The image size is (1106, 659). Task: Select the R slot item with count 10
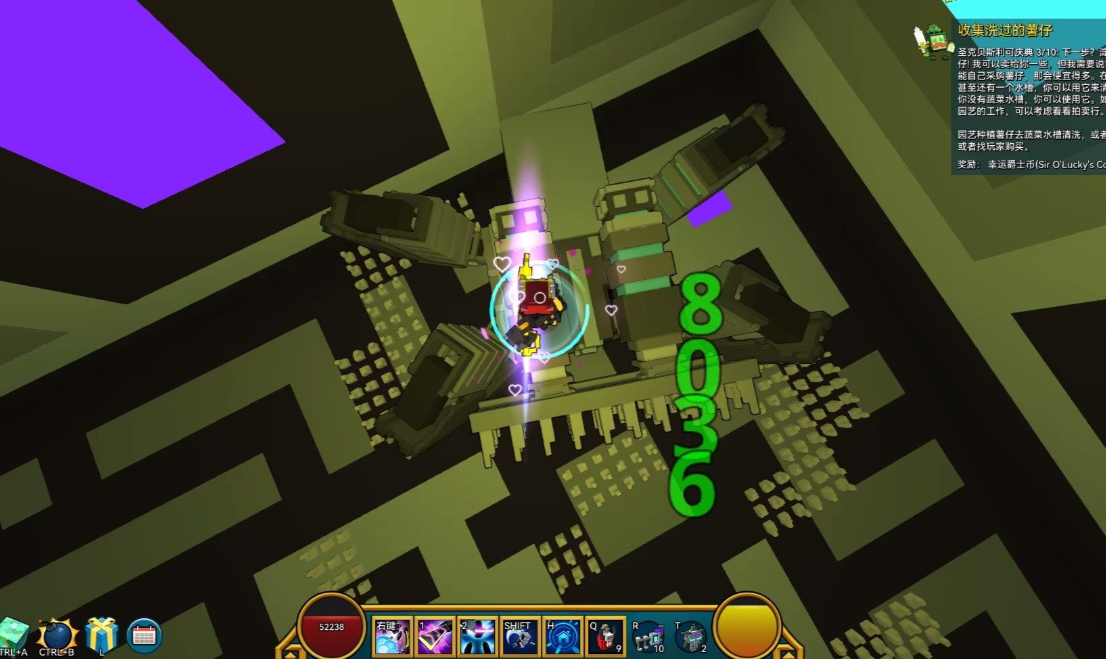[649, 636]
